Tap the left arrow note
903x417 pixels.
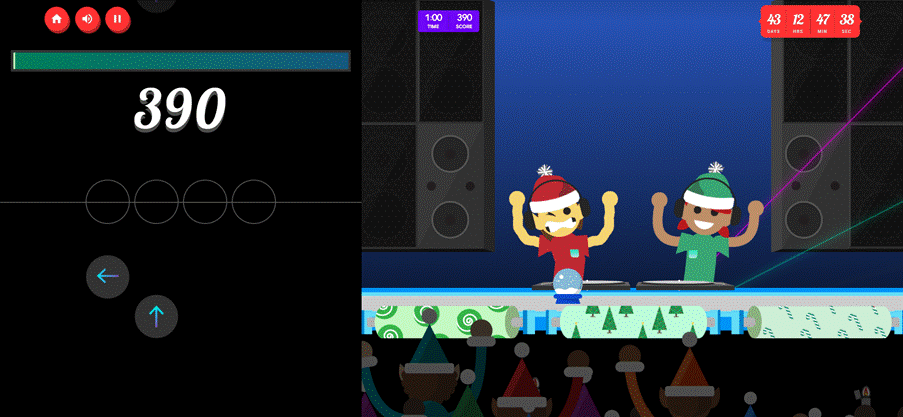(x=108, y=277)
